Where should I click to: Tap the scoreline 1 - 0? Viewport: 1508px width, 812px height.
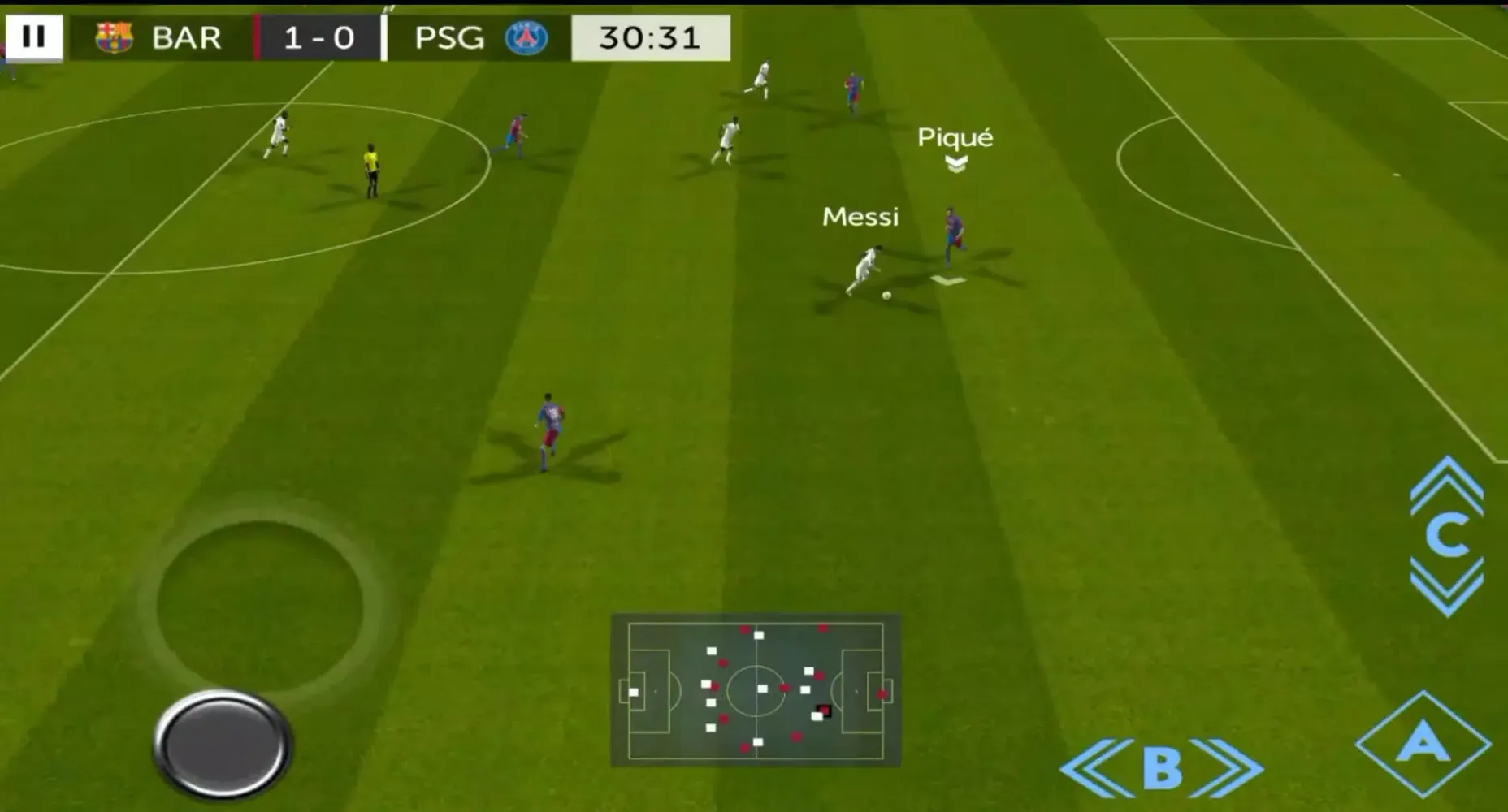[x=317, y=36]
